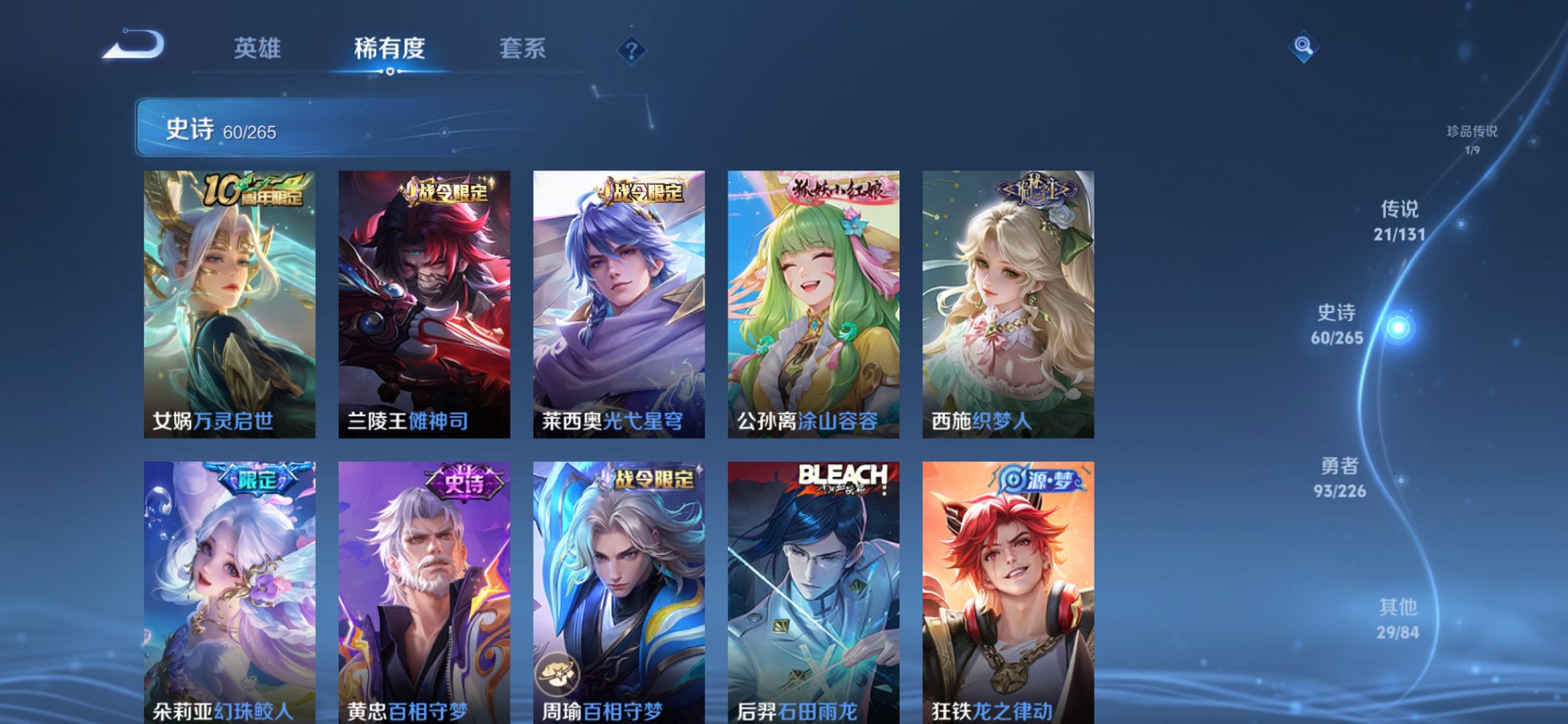This screenshot has height=724, width=1568.
Task: Click the question mark help icon
Action: [x=631, y=50]
